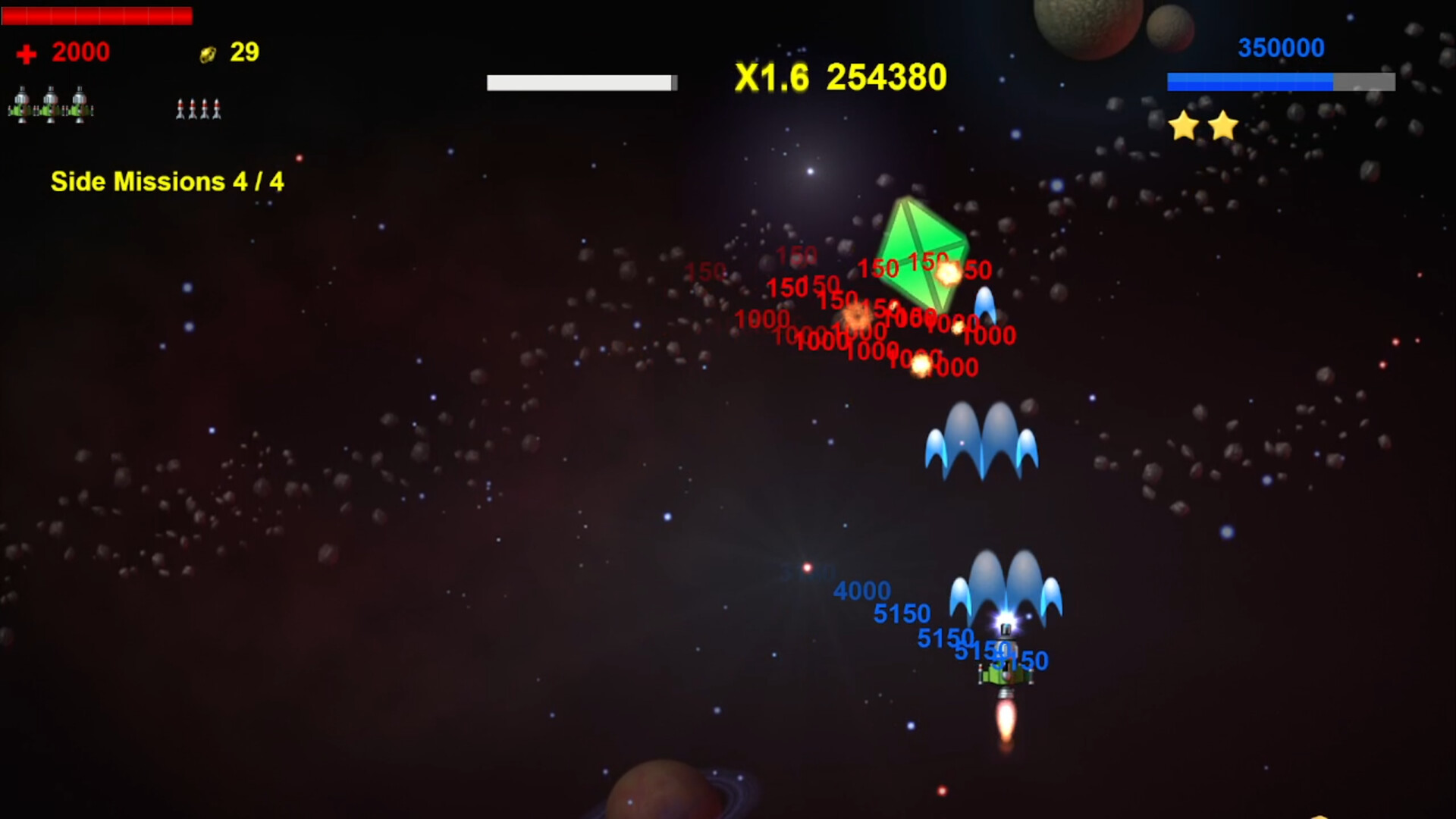Viewport: 1456px width, 819px height.
Task: Click the white boss meter bar
Action: (580, 80)
